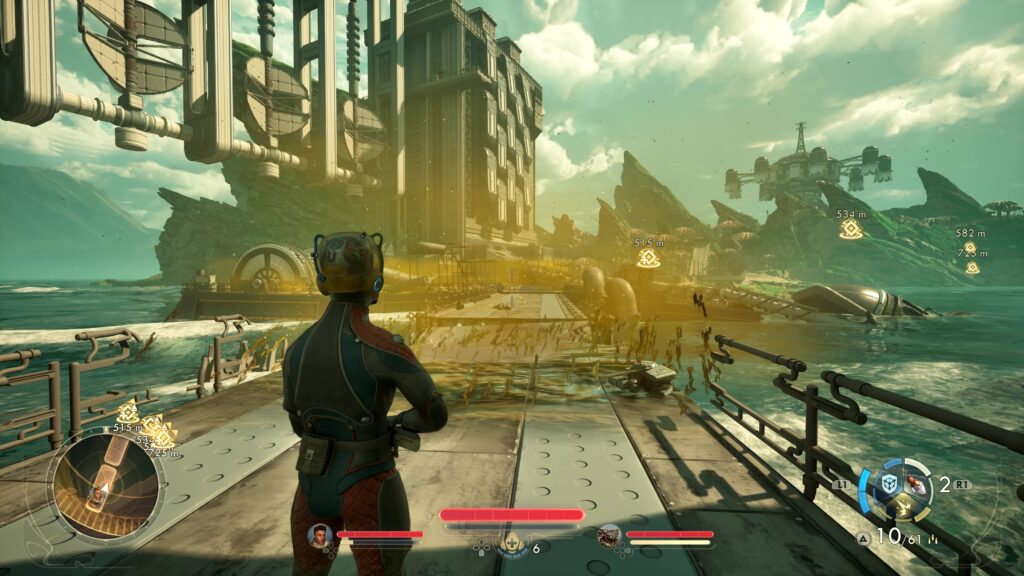Select the 582 m objective marker
This screenshot has width=1024, height=576.
click(x=969, y=247)
